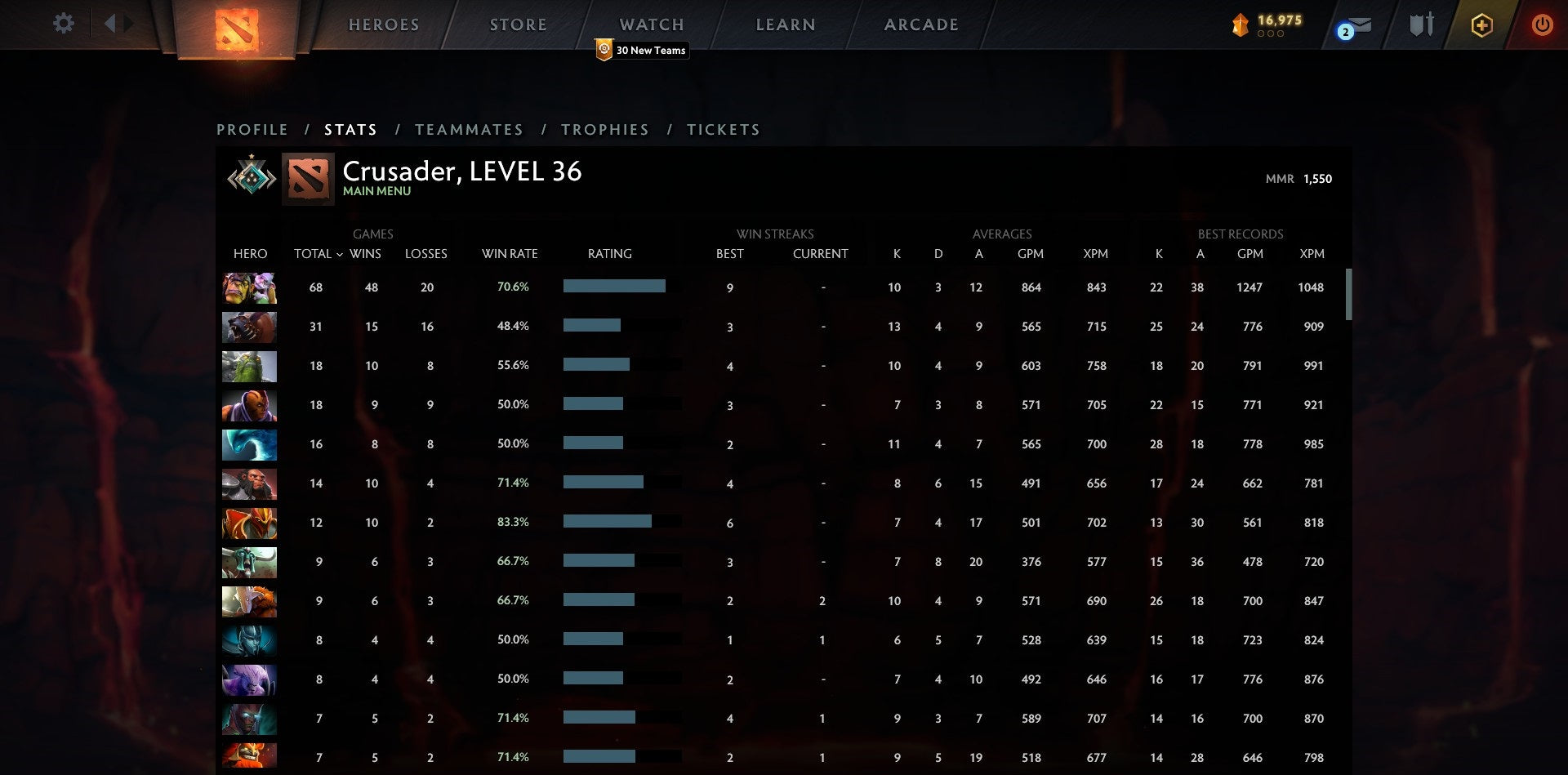Click the top hero's win rating bar
The height and width of the screenshot is (775, 1568).
(x=614, y=287)
